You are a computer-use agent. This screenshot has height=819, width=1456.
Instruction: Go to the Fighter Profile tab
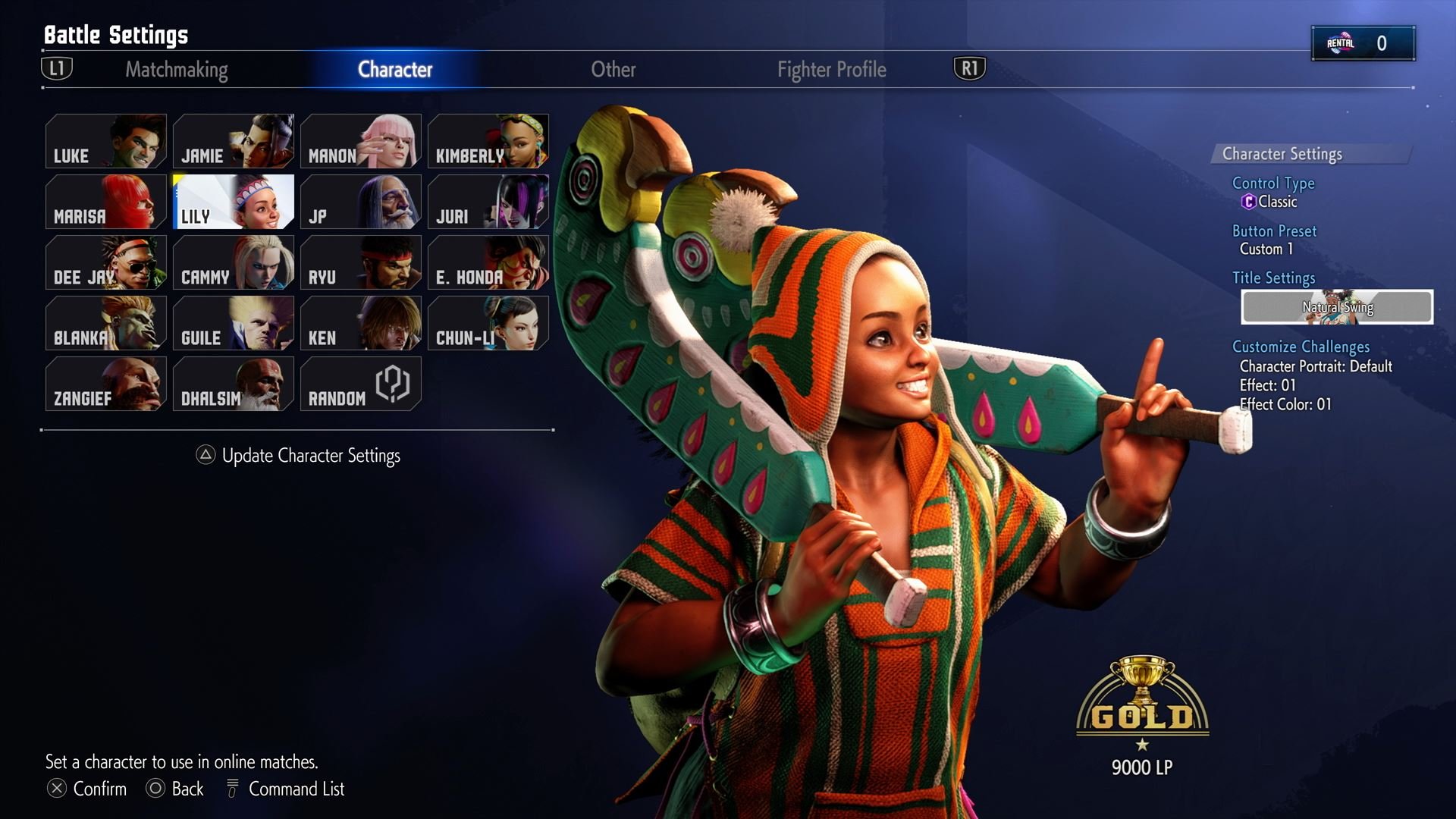(x=831, y=70)
